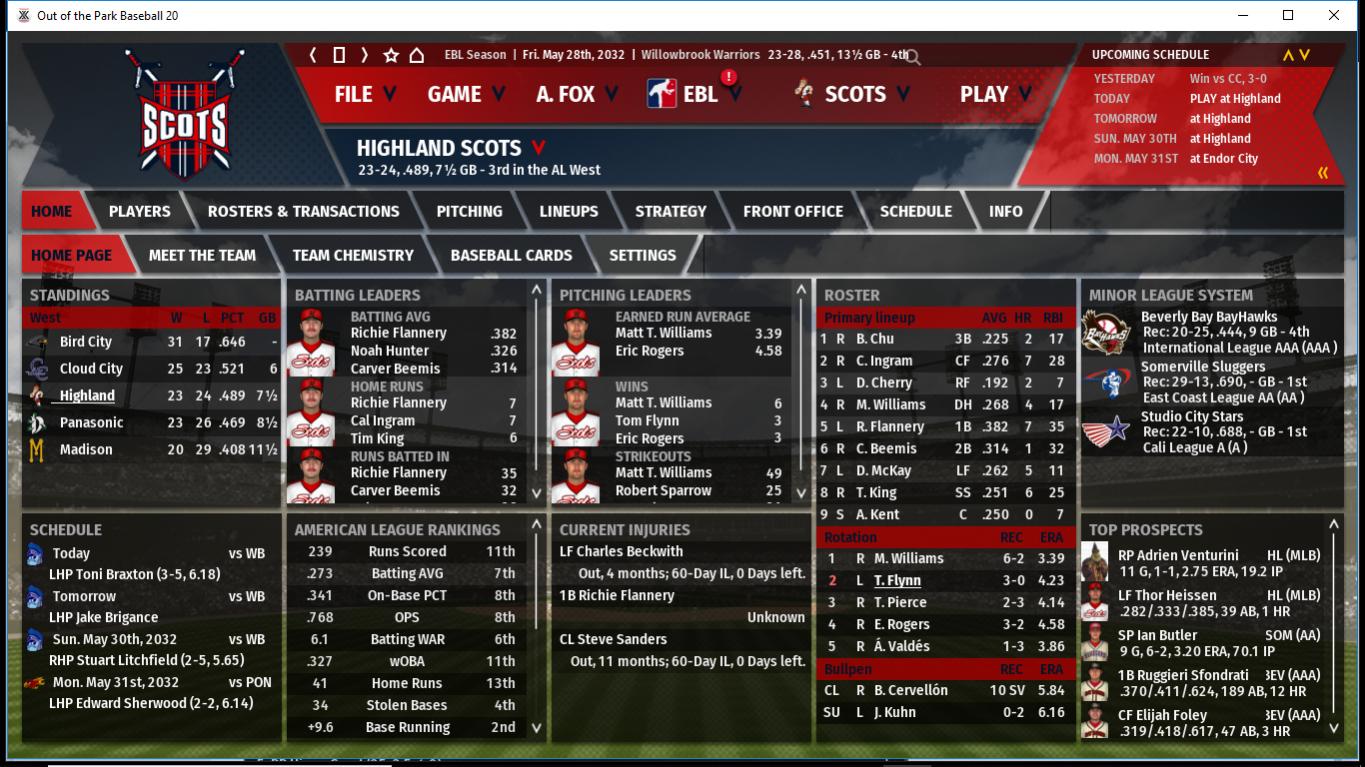The image size is (1365, 767).
Task: Select the LINEUPS tab
Action: (x=568, y=211)
